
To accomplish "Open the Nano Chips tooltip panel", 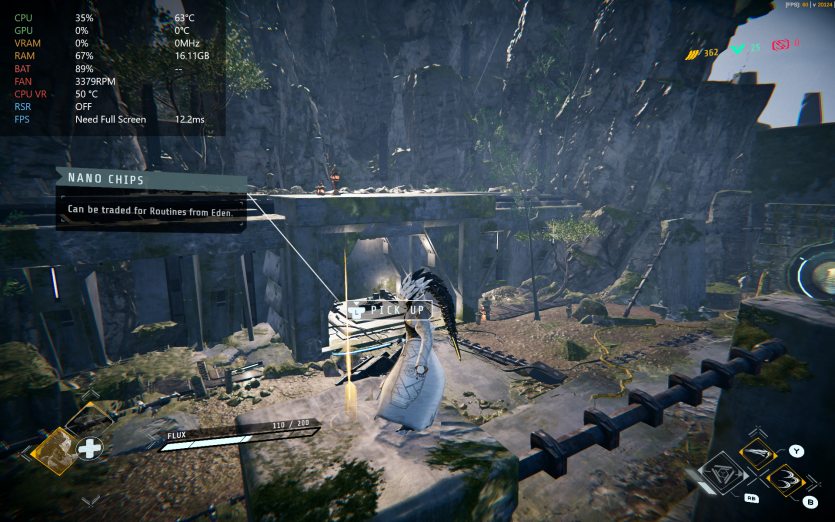I will pyautogui.click(x=150, y=200).
